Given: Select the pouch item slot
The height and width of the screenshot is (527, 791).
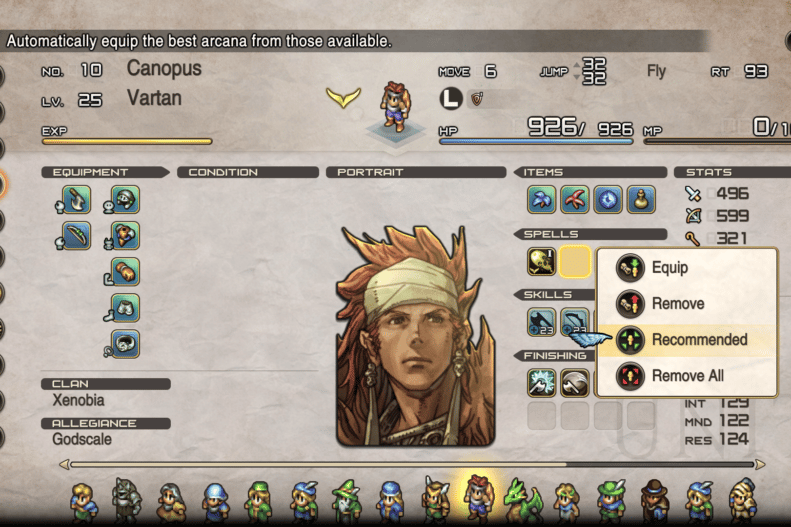Looking at the screenshot, I should (x=641, y=200).
